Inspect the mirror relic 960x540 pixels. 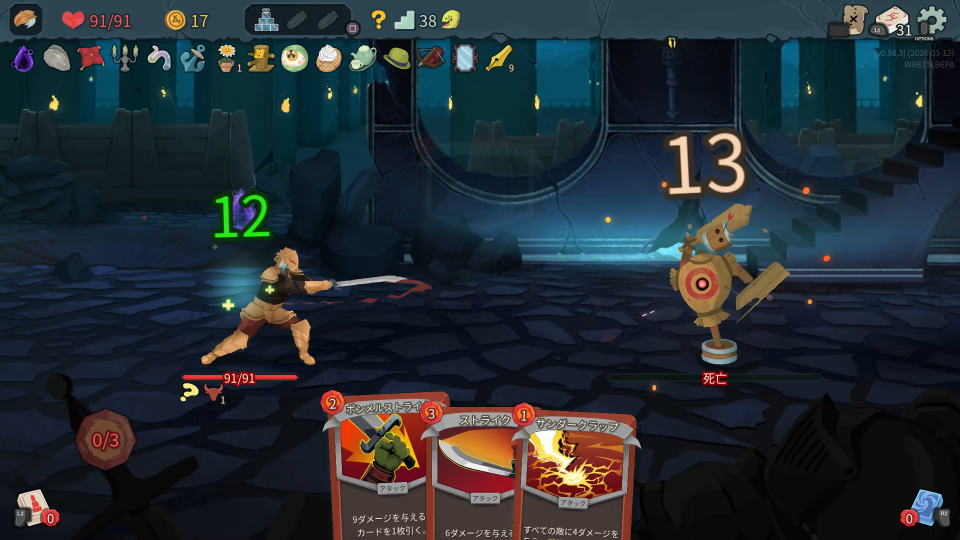465,58
